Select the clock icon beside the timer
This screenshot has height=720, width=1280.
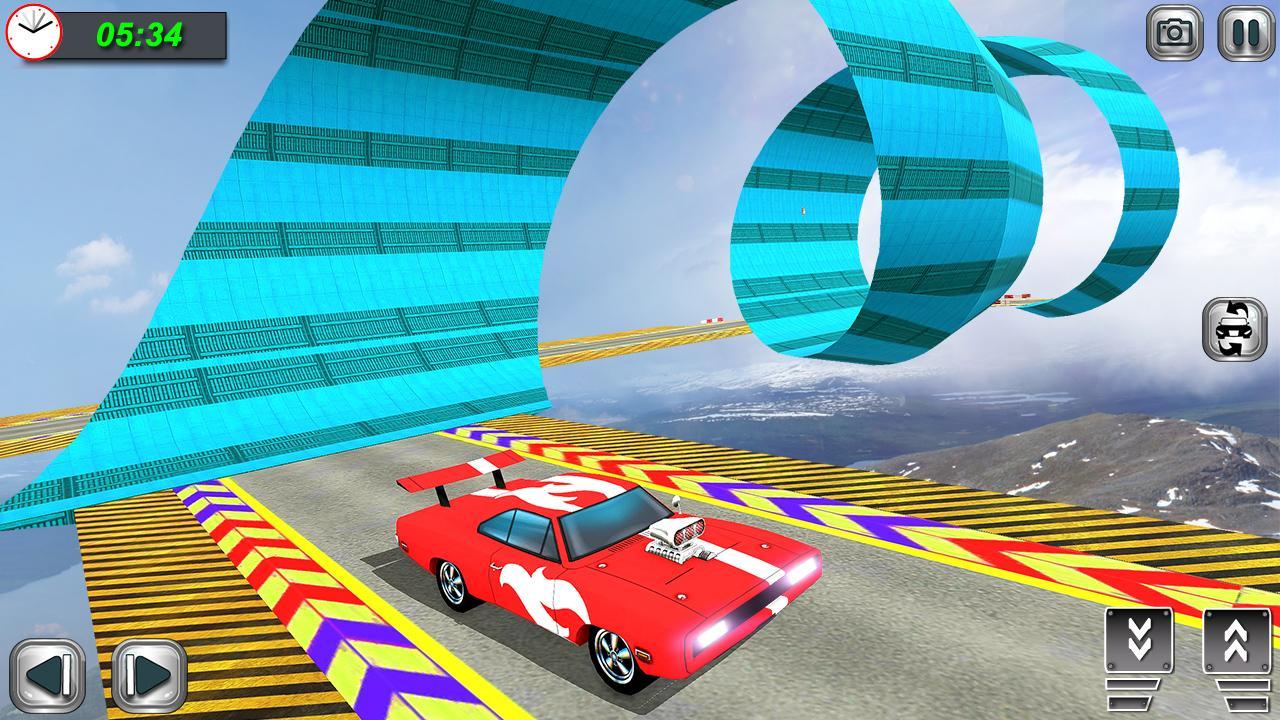point(34,34)
